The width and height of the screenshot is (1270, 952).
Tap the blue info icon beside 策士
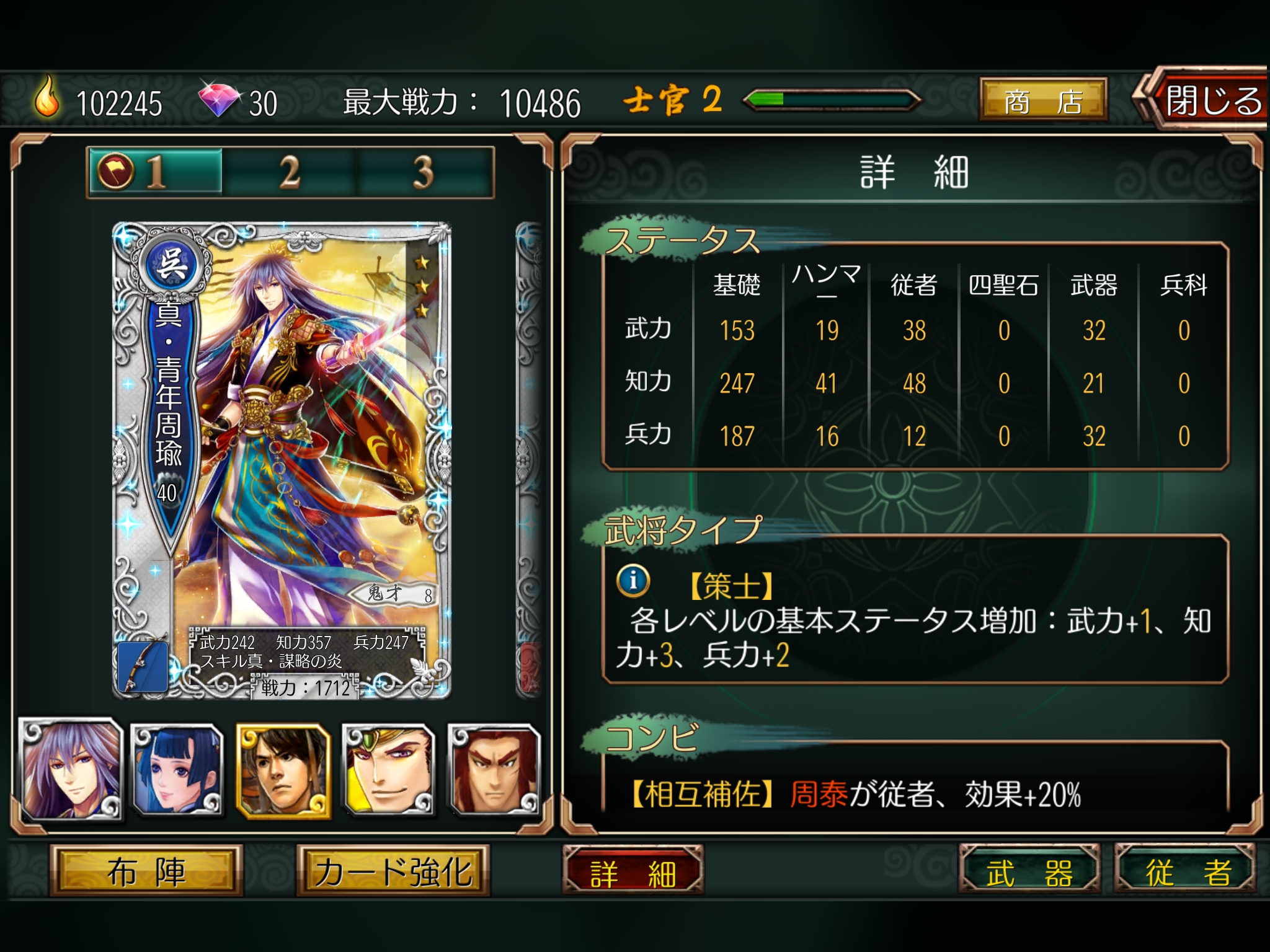click(633, 581)
